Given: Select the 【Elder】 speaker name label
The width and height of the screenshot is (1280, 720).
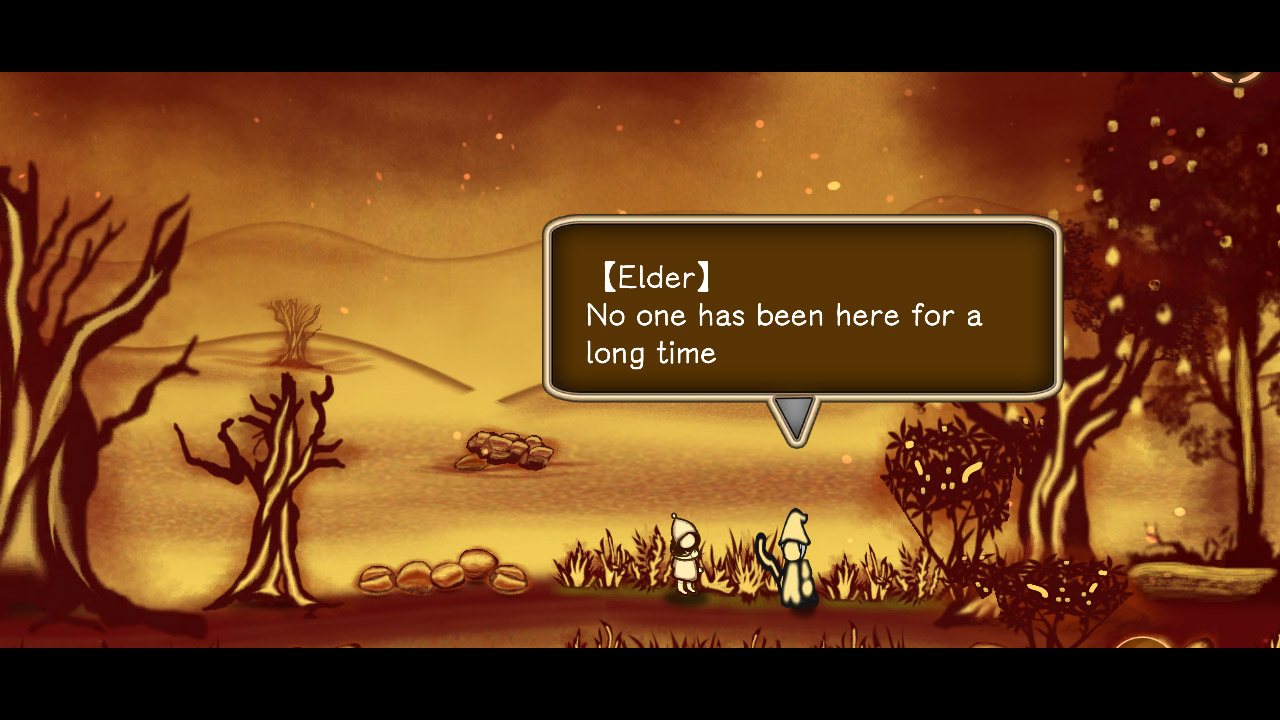Looking at the screenshot, I should [x=656, y=277].
